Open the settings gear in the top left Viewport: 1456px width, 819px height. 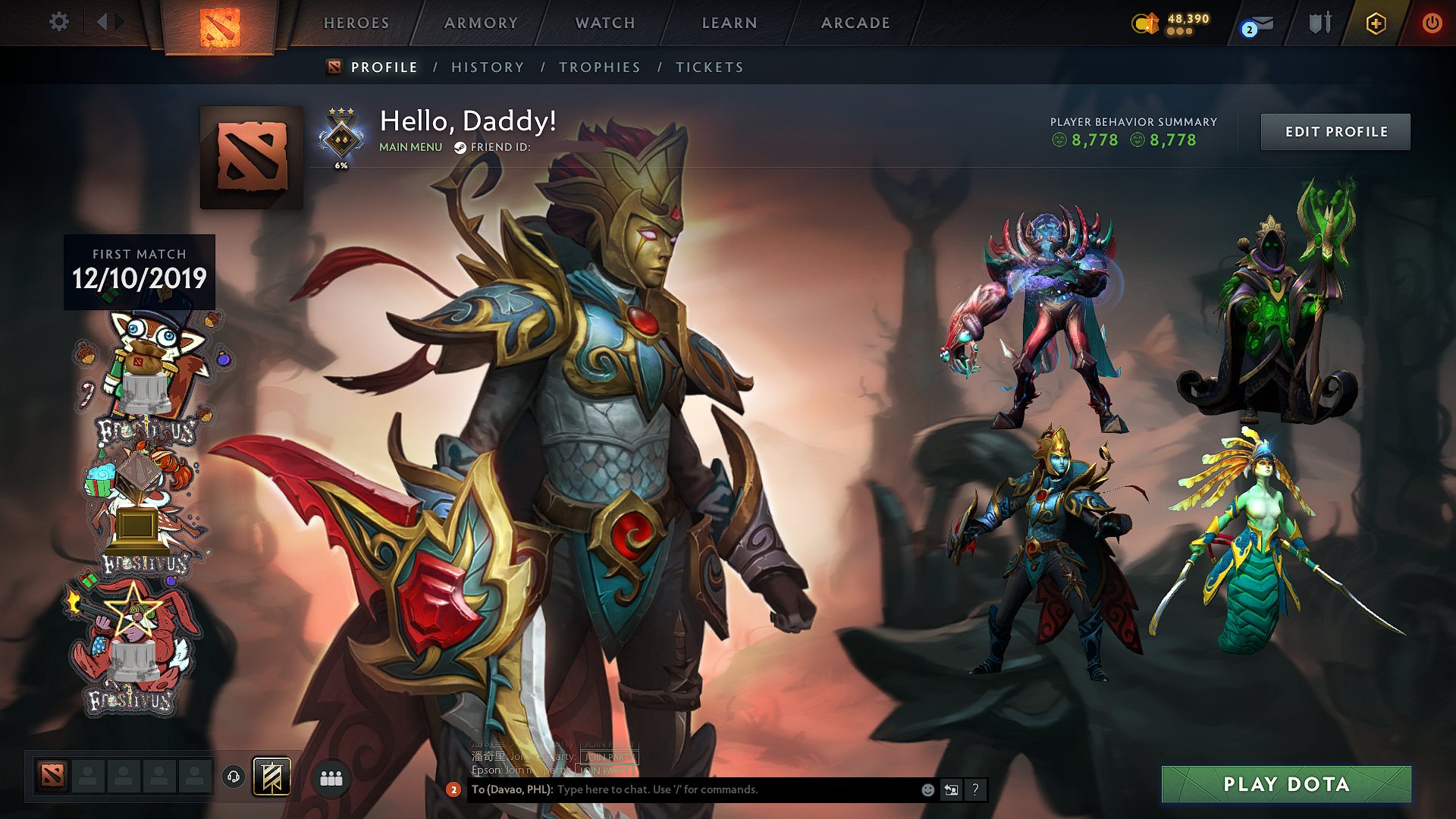[x=59, y=23]
